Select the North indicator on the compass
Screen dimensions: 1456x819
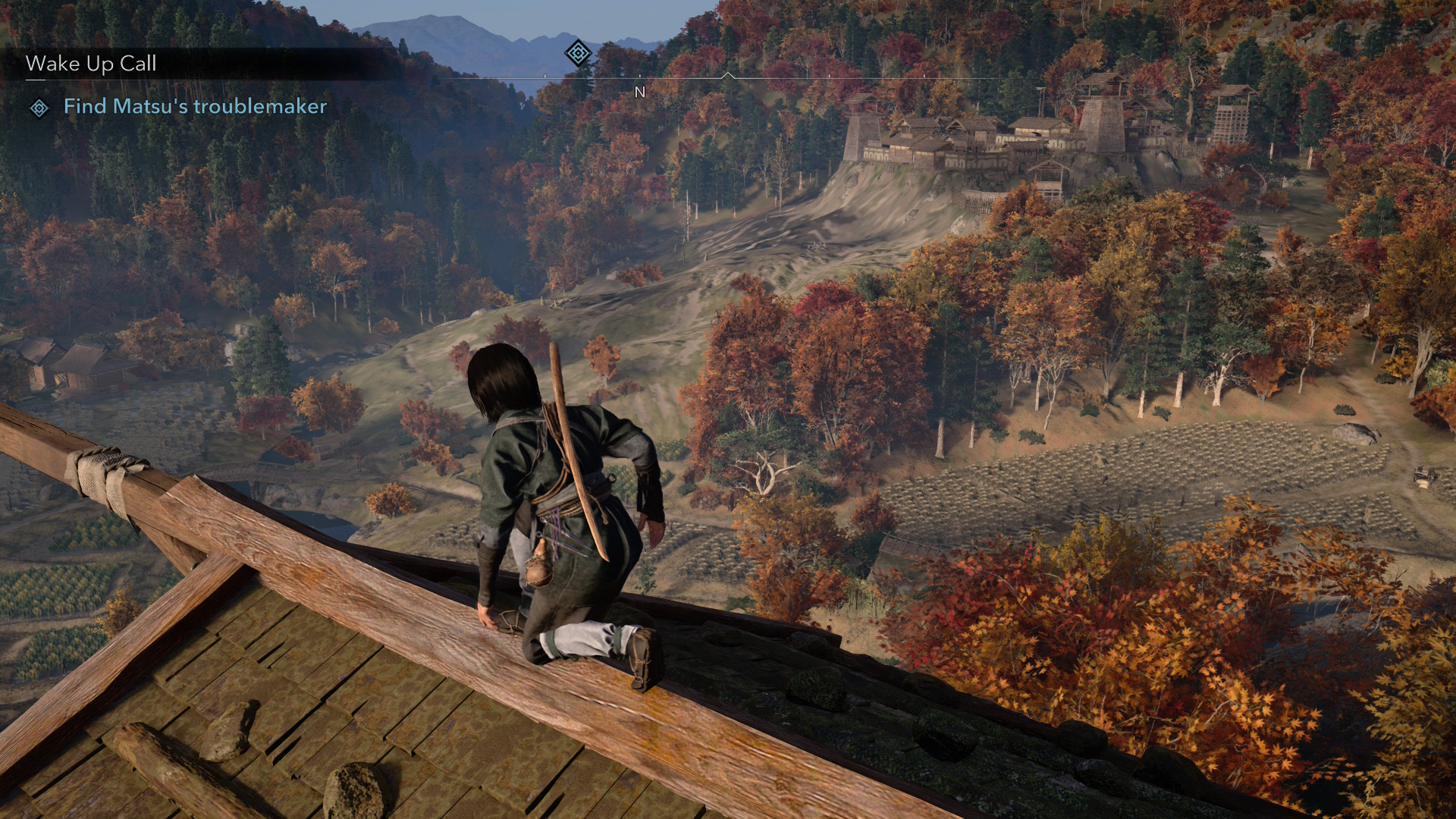pyautogui.click(x=639, y=92)
